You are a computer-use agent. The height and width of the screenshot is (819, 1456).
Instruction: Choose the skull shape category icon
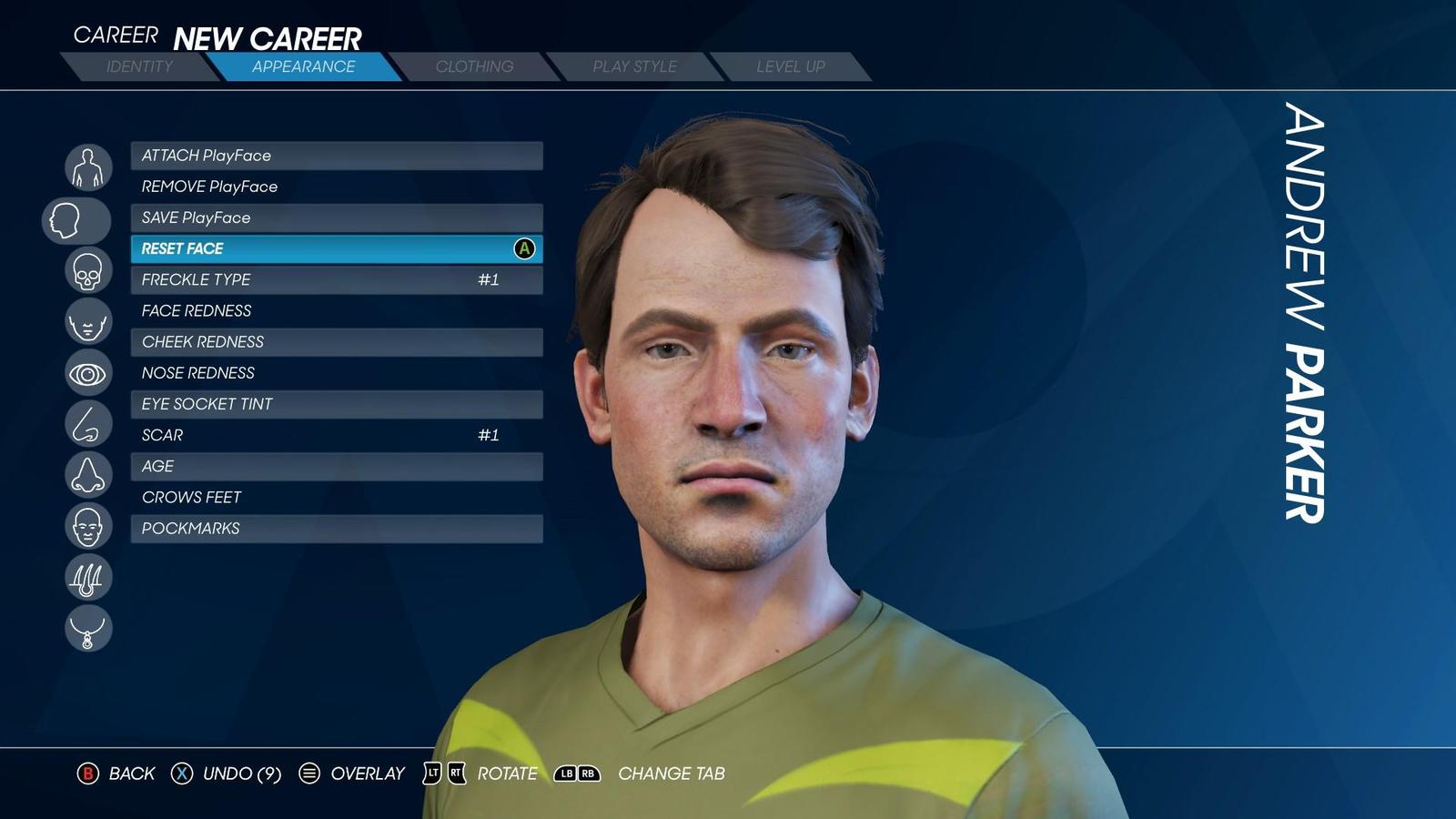(88, 270)
